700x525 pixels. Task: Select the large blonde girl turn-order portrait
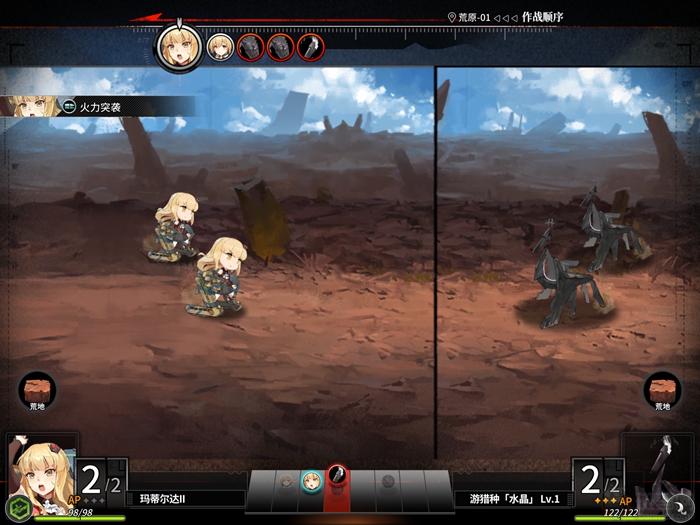tap(179, 48)
